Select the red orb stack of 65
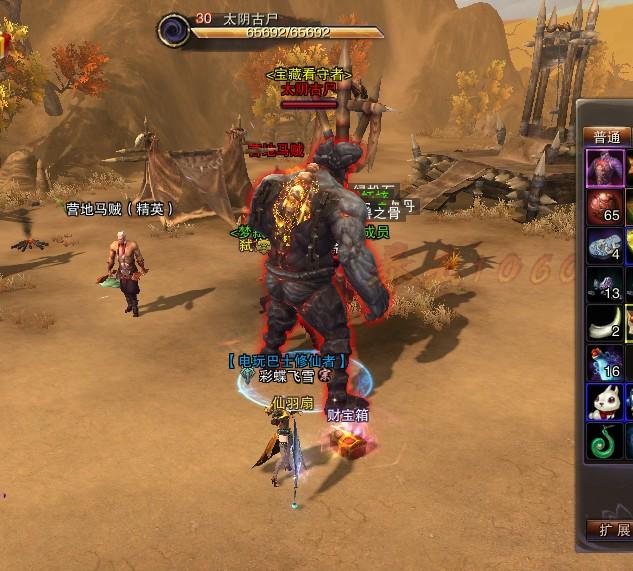Image resolution: width=633 pixels, height=571 pixels. [x=605, y=206]
